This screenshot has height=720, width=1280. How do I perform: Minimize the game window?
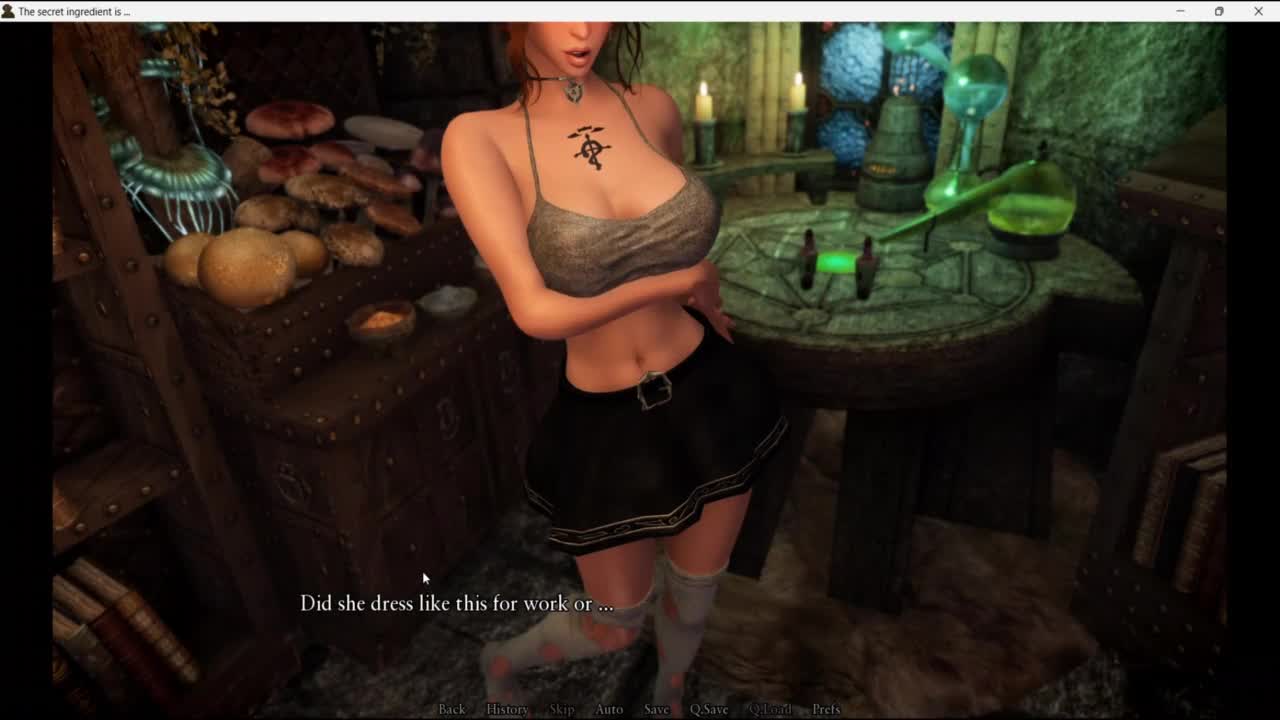(1180, 11)
